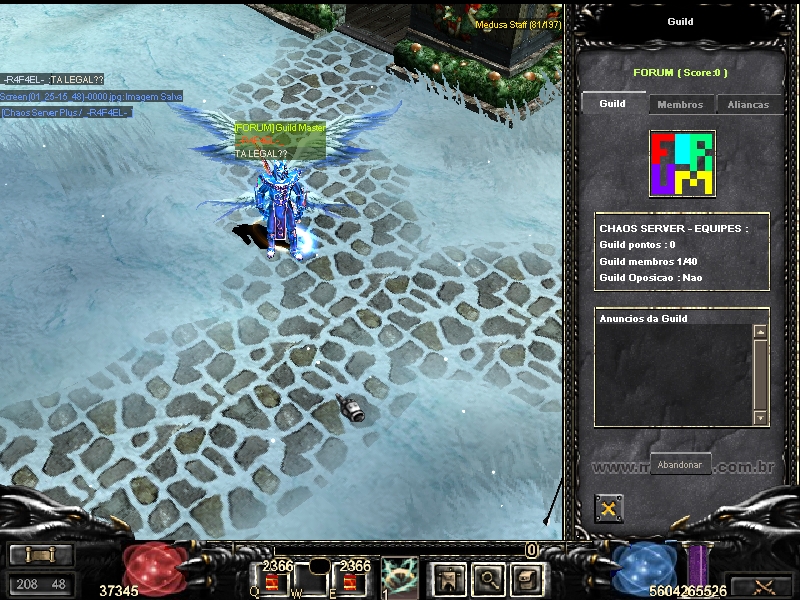Click the guild announcements scroll-up arrow
This screenshot has width=800, height=600.
pyautogui.click(x=760, y=331)
